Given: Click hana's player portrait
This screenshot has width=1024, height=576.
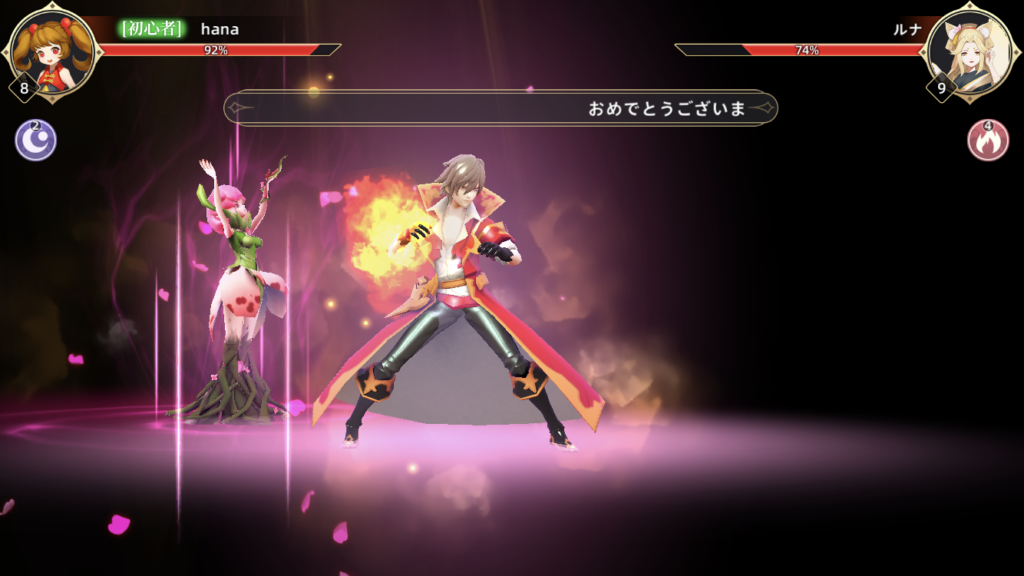Looking at the screenshot, I should pos(52,50).
